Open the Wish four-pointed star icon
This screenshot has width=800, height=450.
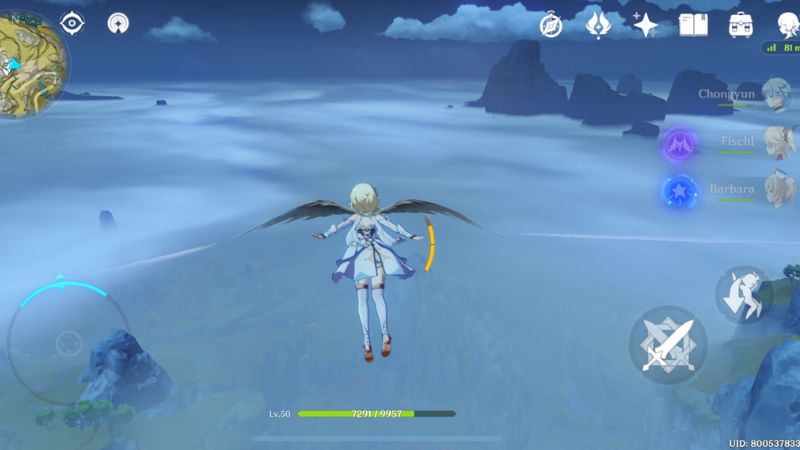tap(646, 24)
